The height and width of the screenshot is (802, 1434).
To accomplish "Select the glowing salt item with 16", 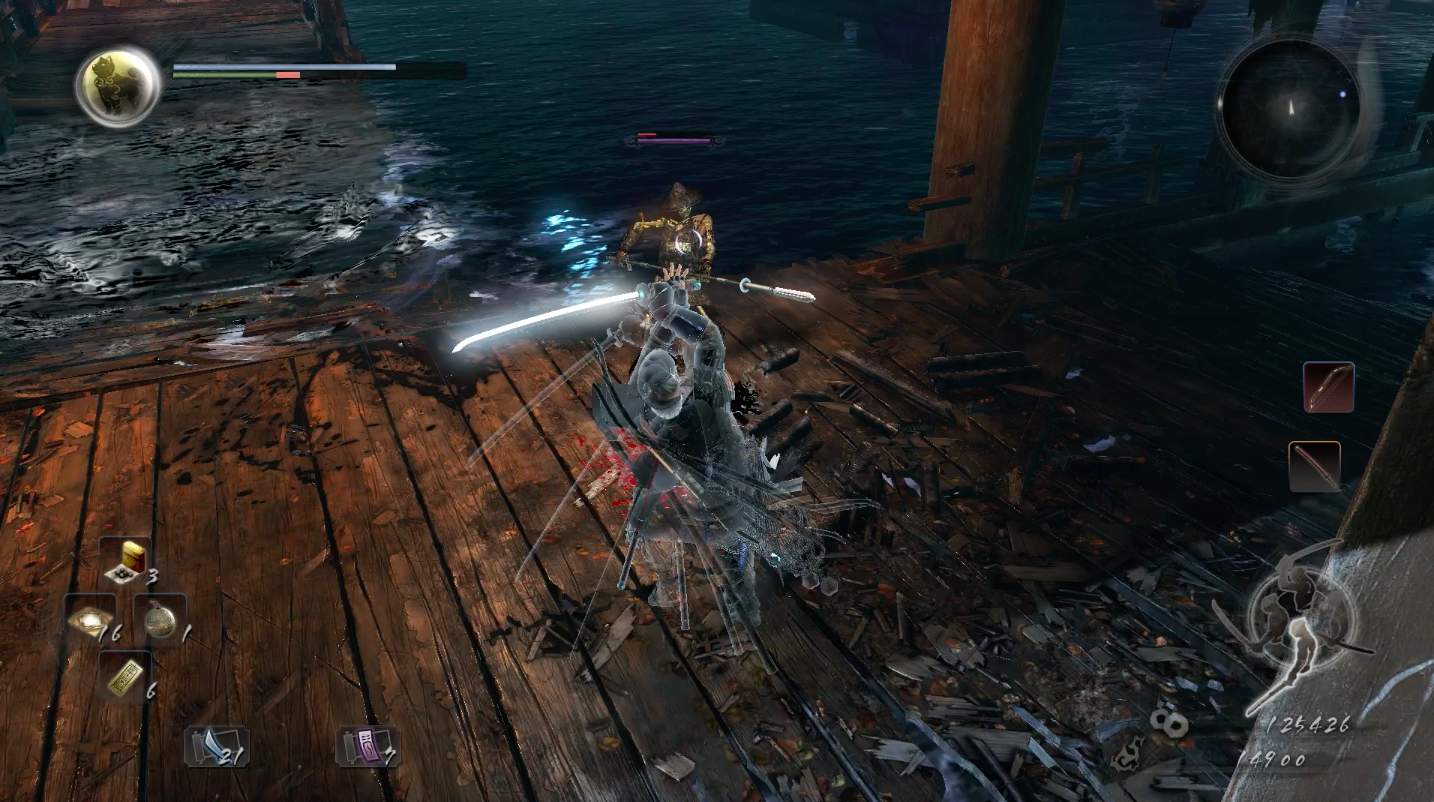I will 90,621.
